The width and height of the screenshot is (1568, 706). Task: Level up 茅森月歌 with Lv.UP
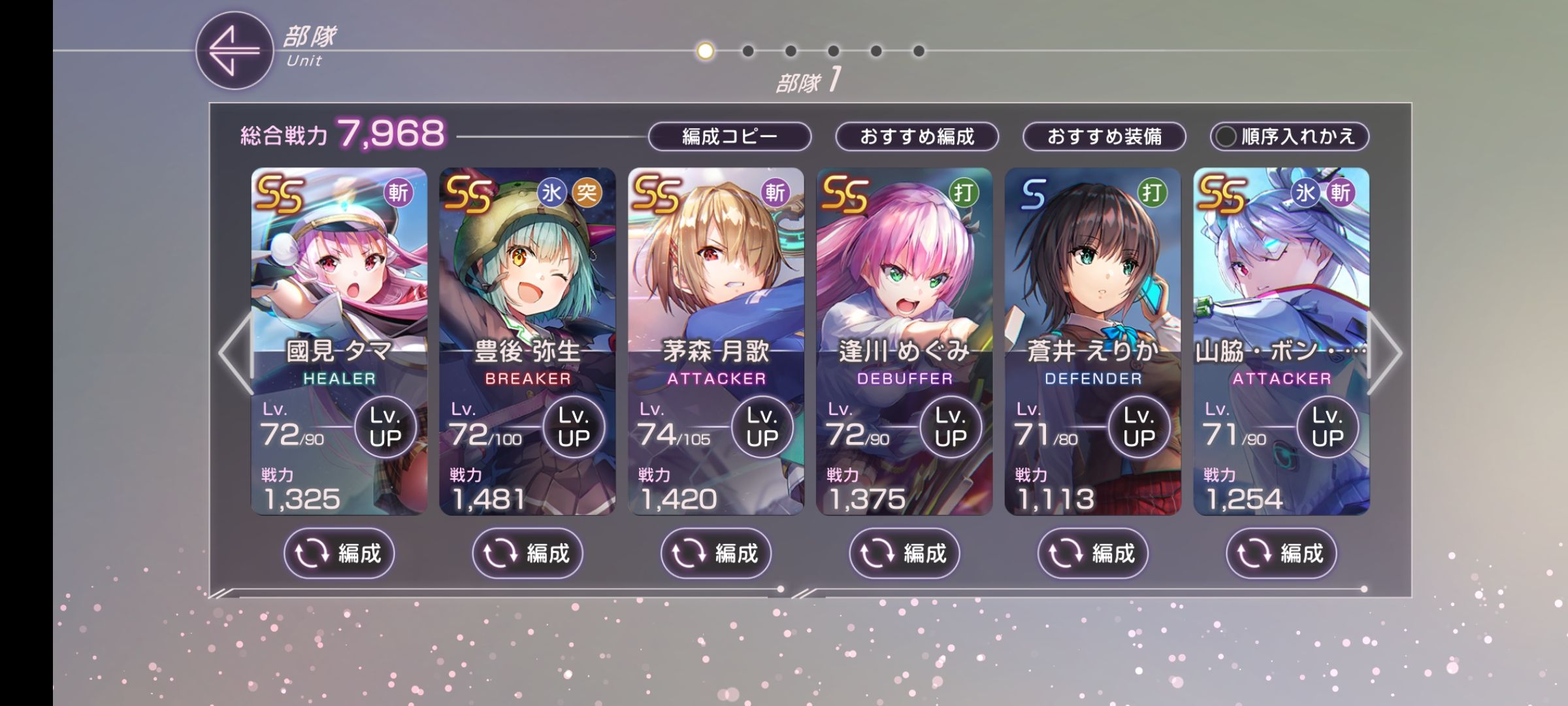pyautogui.click(x=762, y=427)
